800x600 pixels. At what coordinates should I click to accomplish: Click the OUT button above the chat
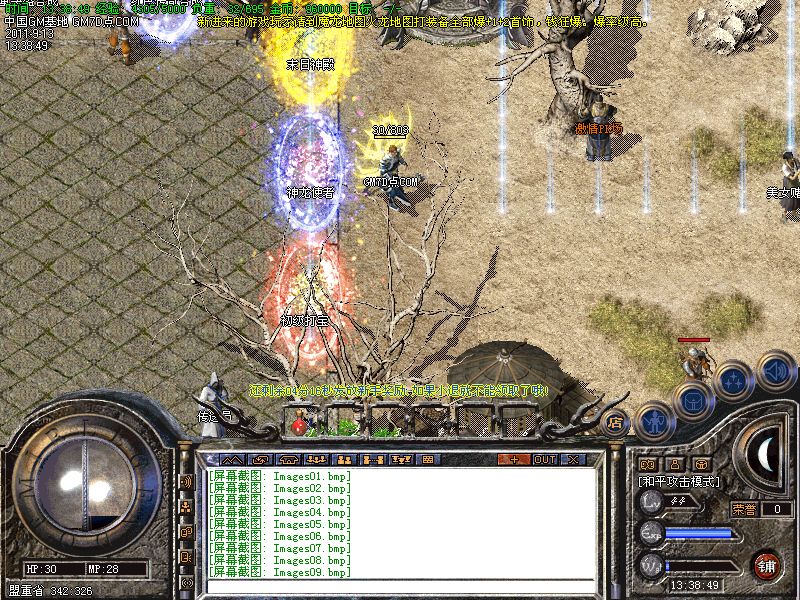coord(544,459)
